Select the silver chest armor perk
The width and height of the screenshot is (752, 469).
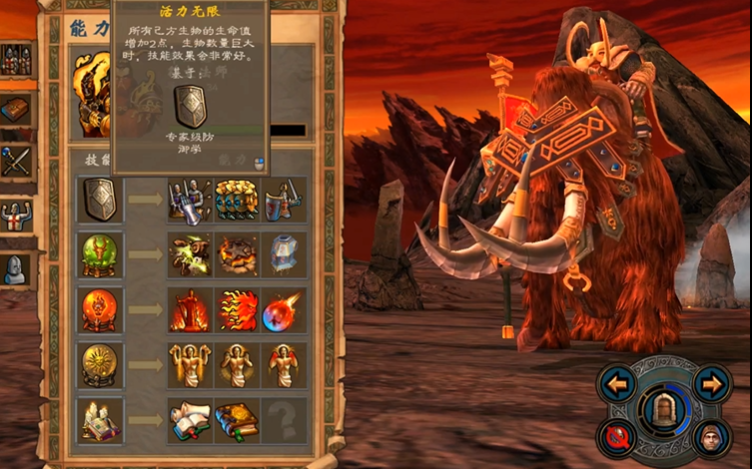pos(283,255)
